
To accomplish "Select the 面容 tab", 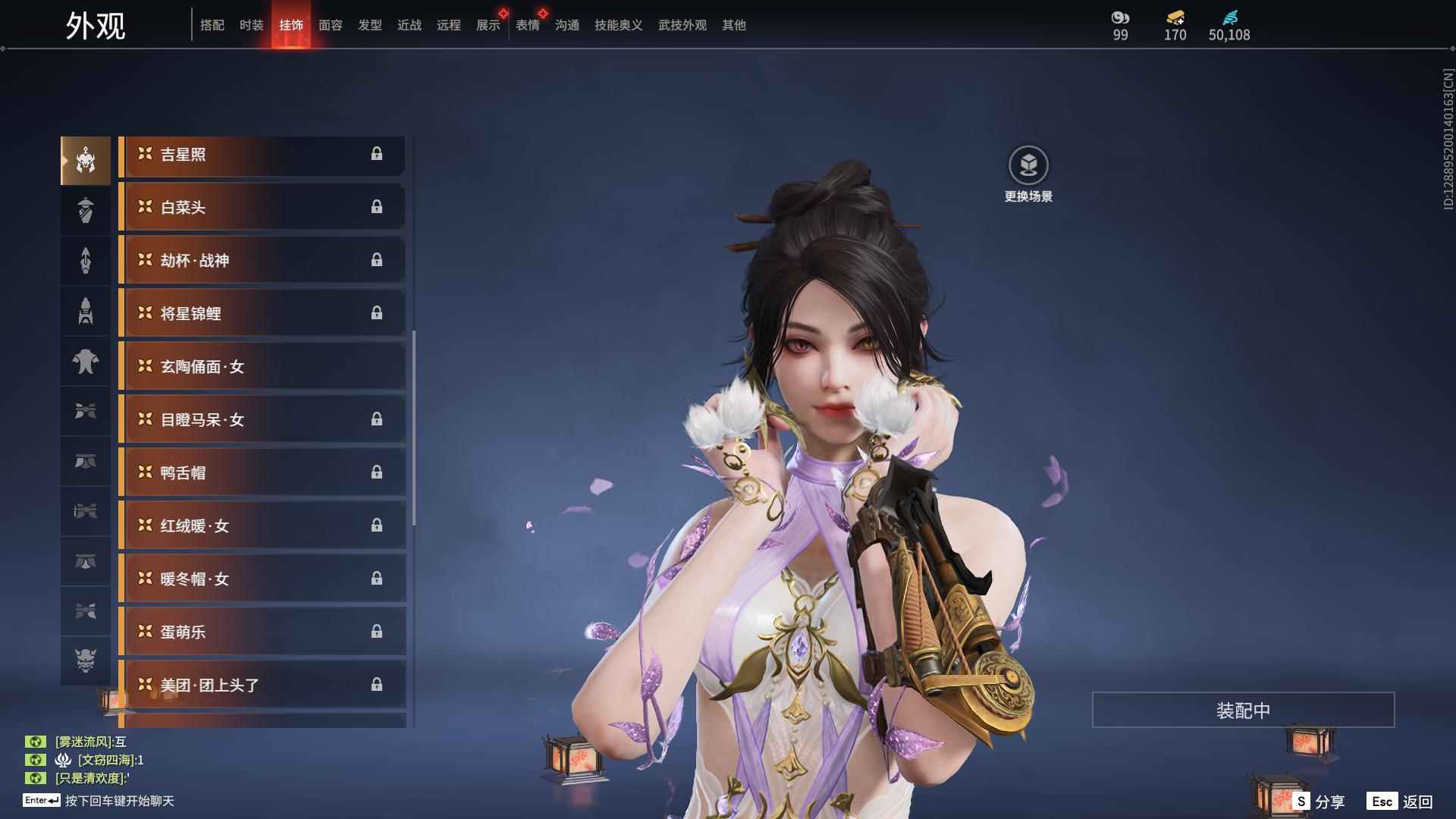I will (x=330, y=25).
